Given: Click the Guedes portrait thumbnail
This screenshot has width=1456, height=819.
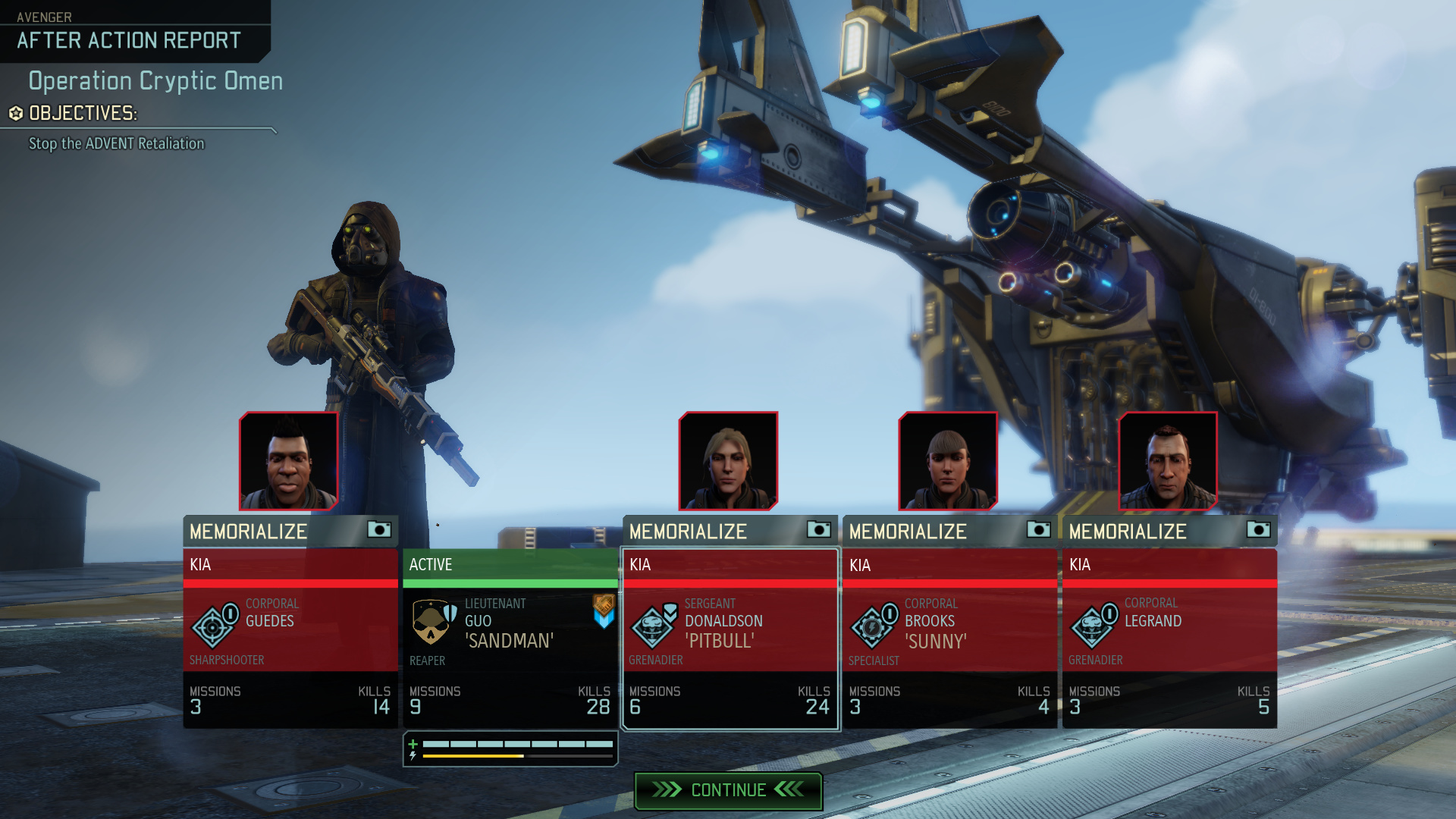Looking at the screenshot, I should 289,461.
